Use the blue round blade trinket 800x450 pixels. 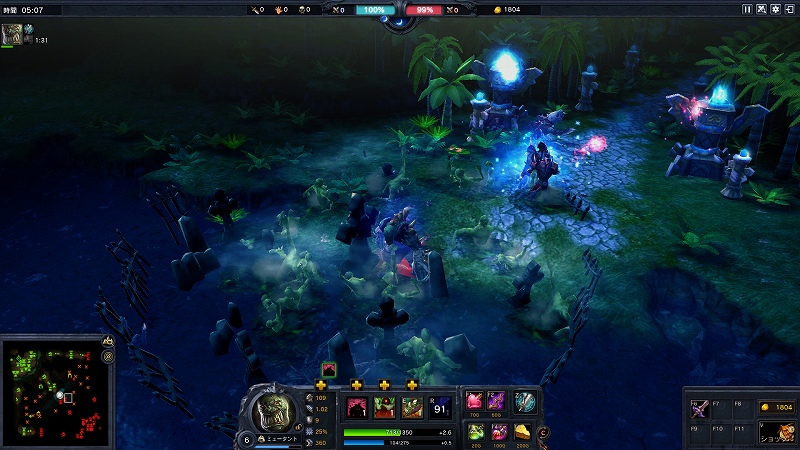pos(525,402)
